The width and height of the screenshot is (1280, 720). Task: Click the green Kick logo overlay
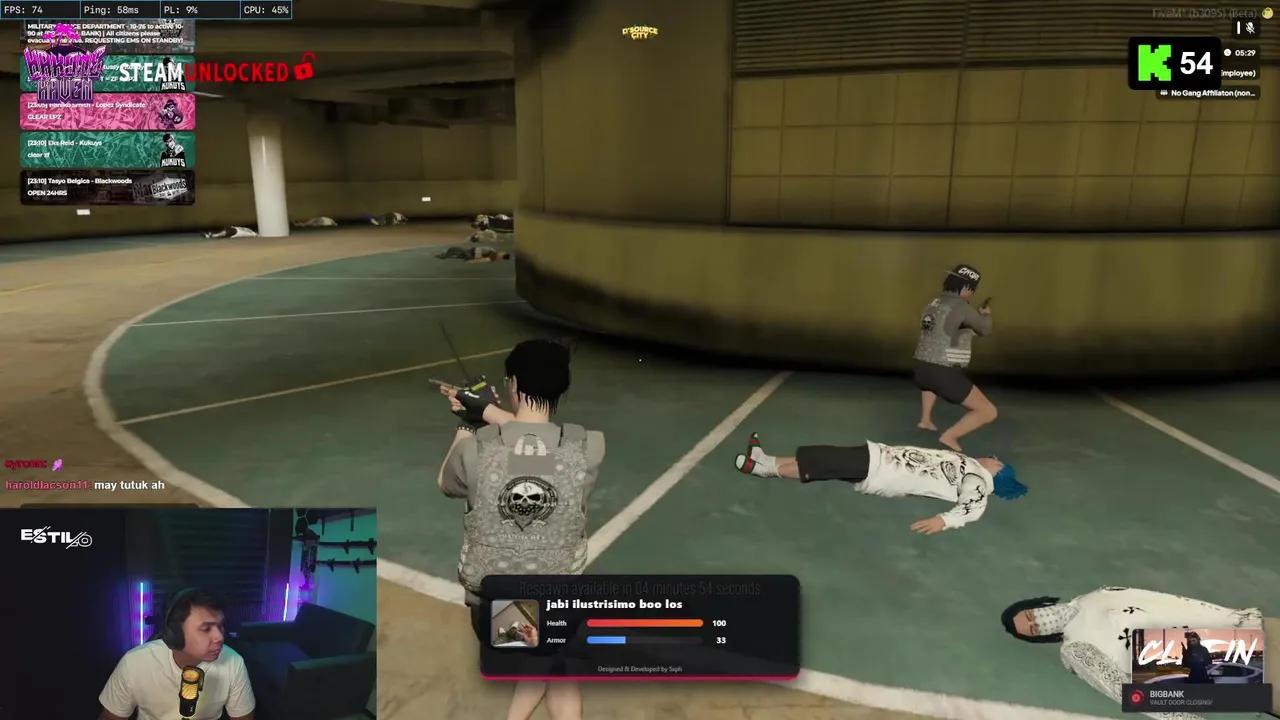[1154, 61]
